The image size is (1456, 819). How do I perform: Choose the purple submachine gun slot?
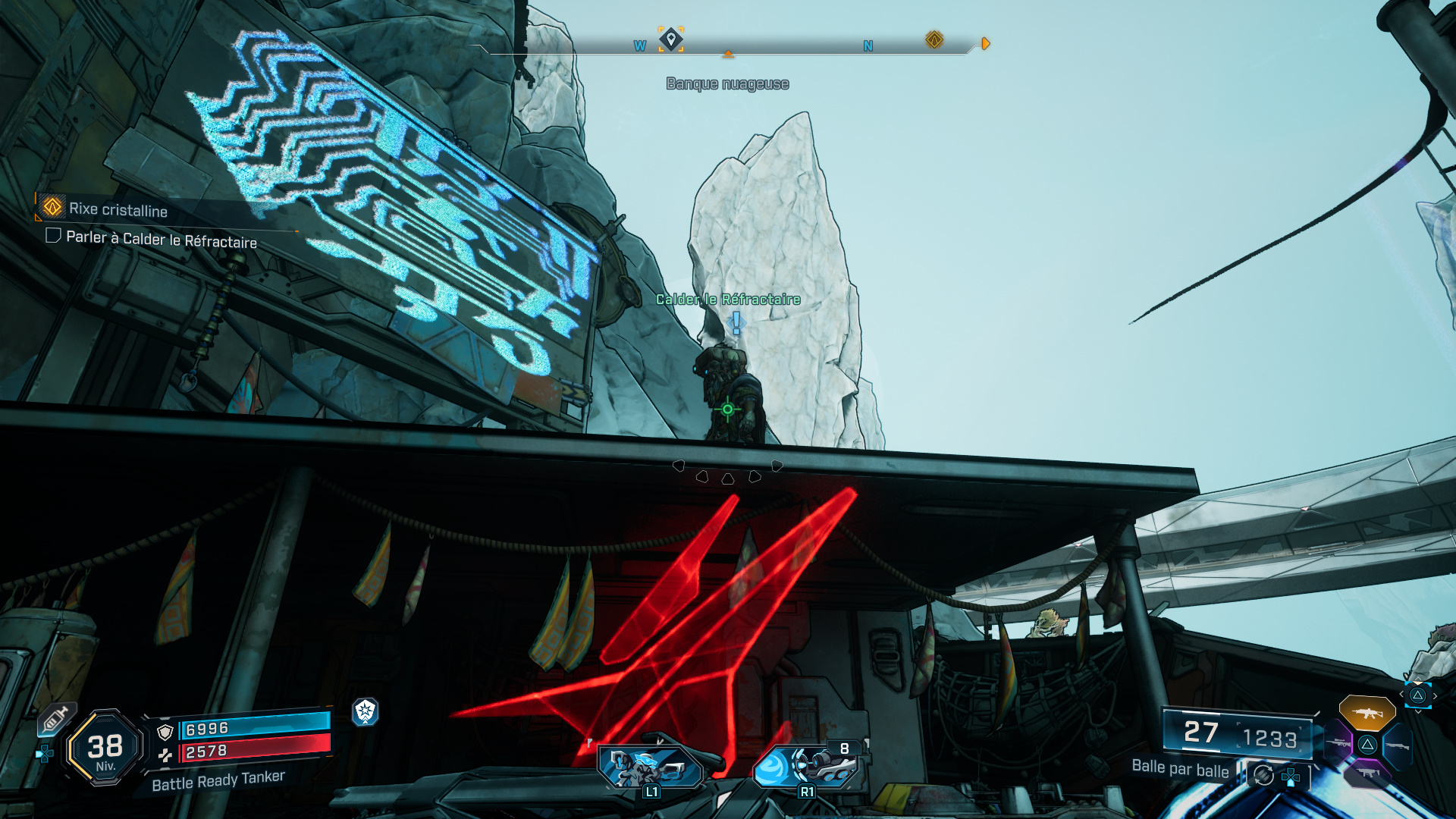pos(1367,773)
